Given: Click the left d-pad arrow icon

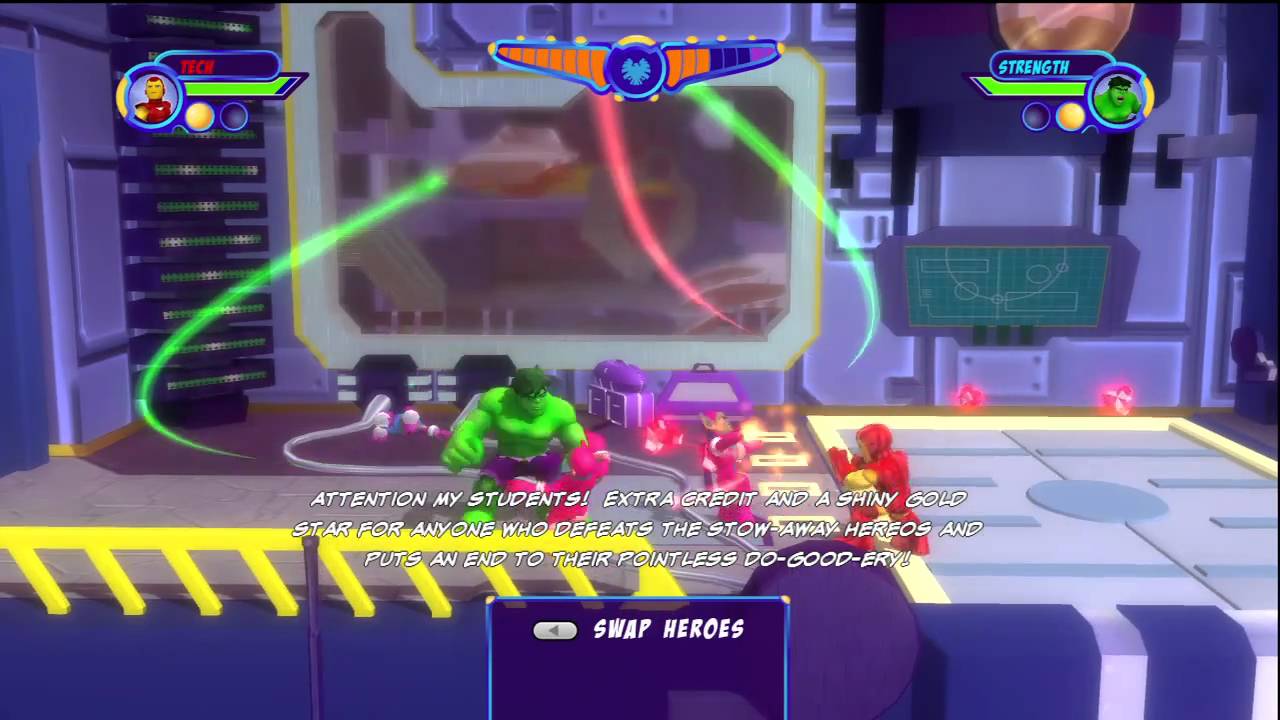Looking at the screenshot, I should (x=556, y=630).
